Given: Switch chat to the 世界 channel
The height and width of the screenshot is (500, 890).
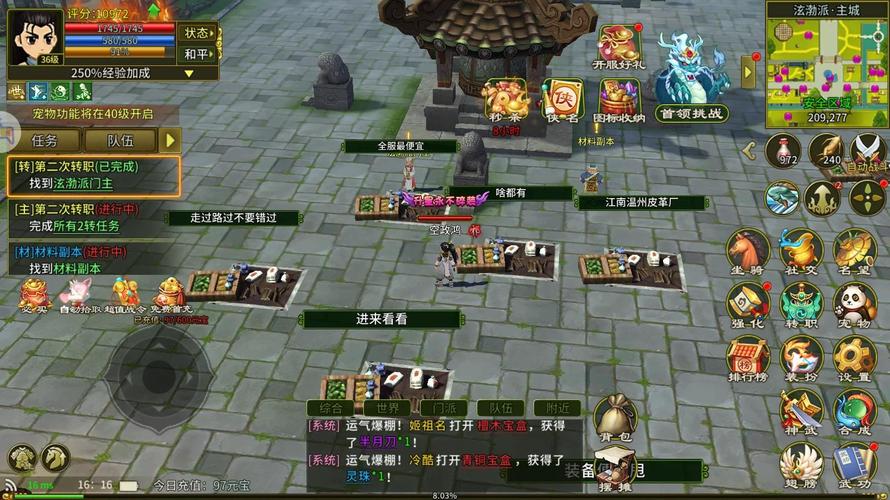Looking at the screenshot, I should 387,408.
